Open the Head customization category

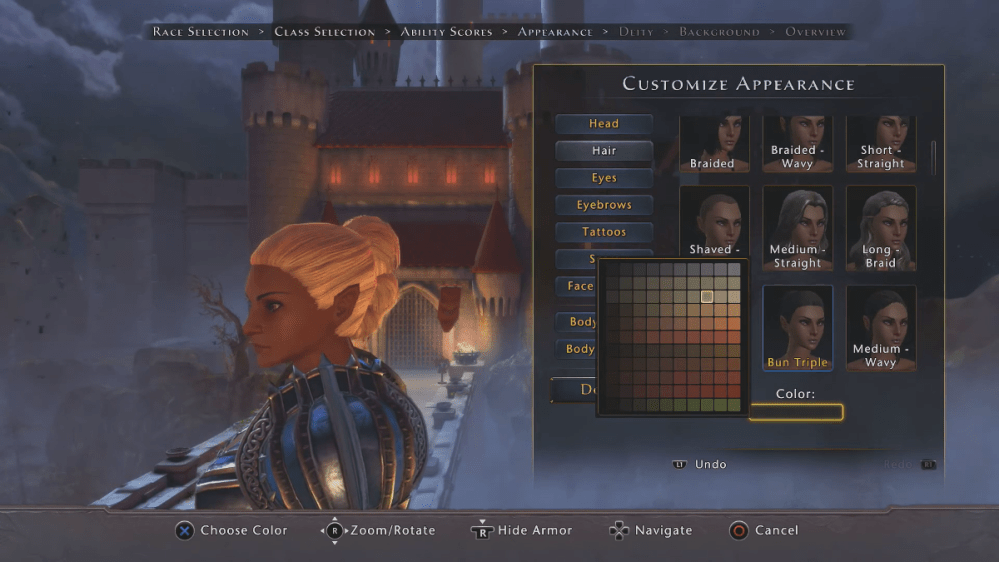point(604,124)
